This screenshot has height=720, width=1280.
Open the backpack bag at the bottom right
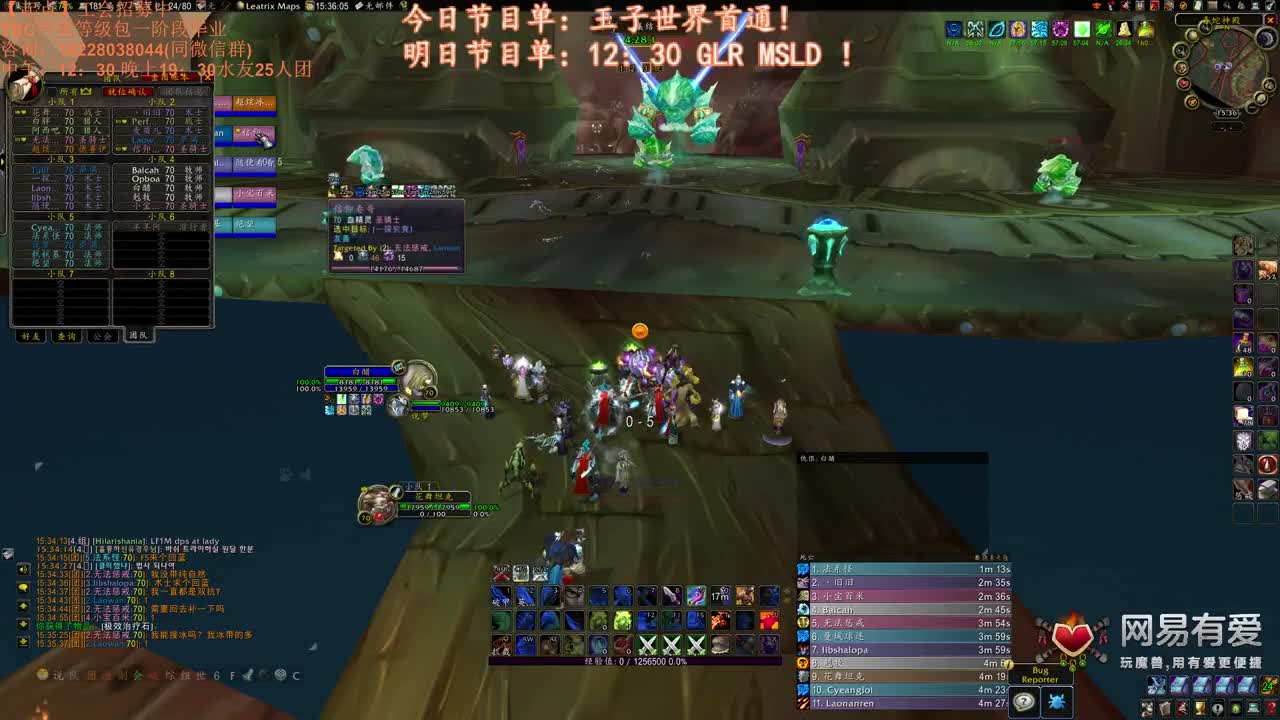(1267, 686)
